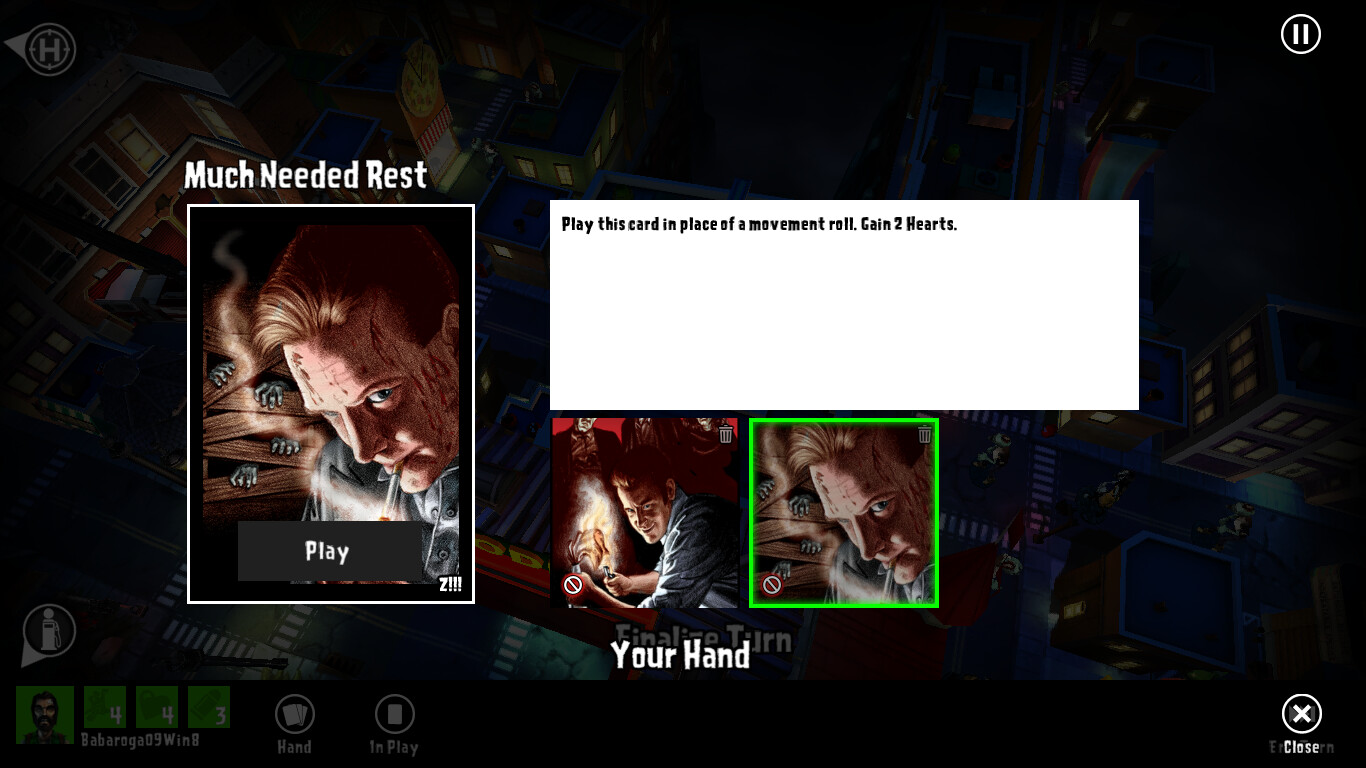The image size is (1366, 768).
Task: Click the movement points icon showing 4
Action: coord(103,707)
